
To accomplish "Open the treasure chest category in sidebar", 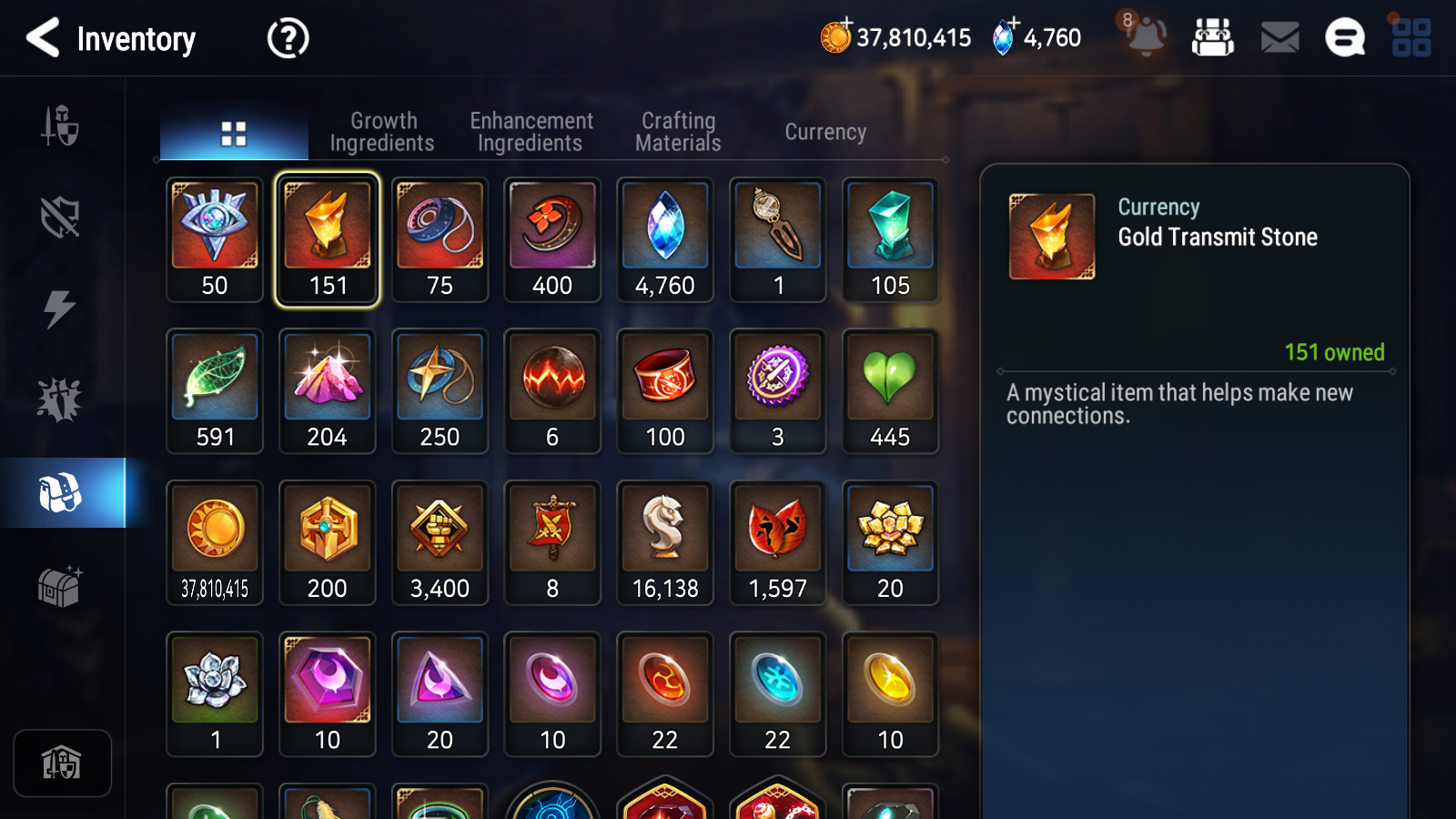I will tap(60, 586).
